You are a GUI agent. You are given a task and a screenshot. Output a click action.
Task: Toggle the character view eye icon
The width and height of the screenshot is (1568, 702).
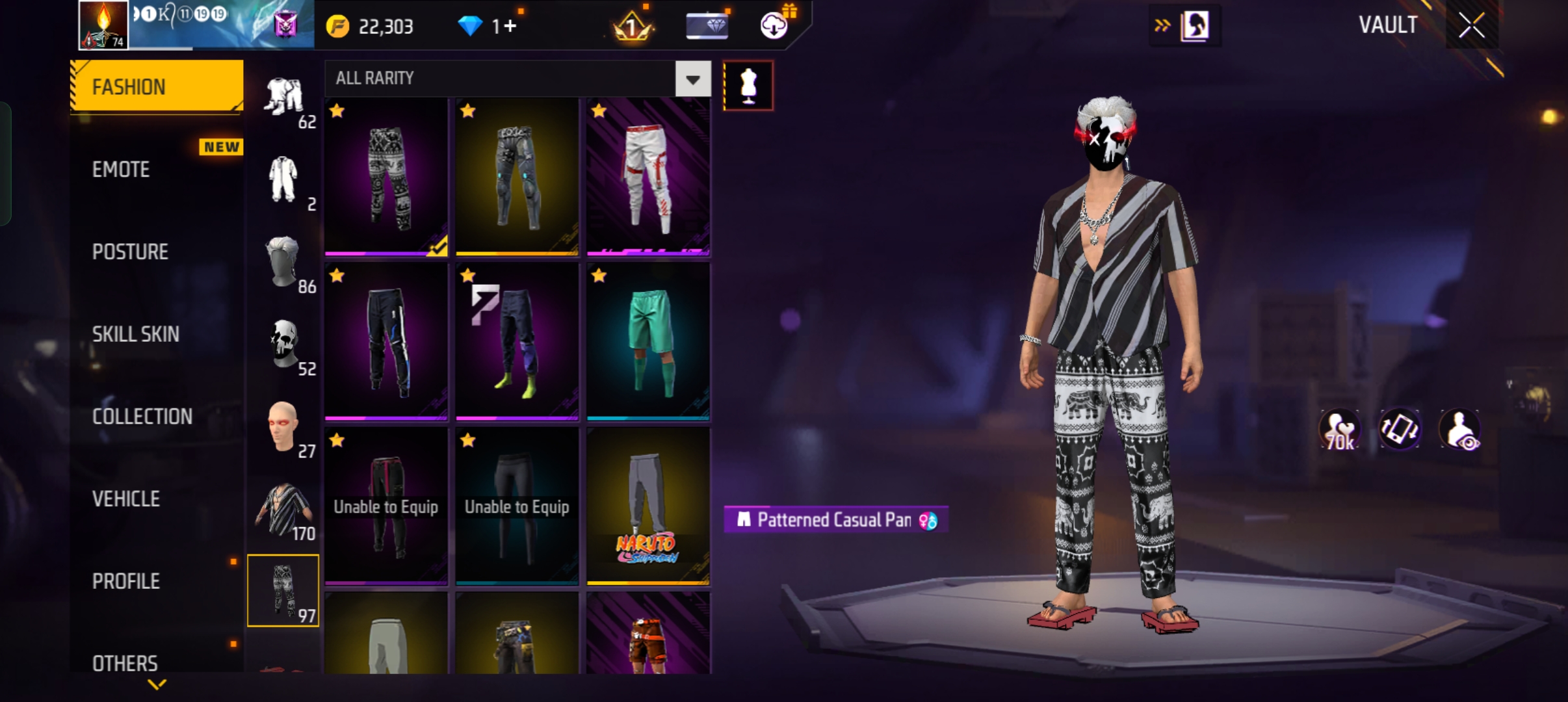click(x=1460, y=430)
